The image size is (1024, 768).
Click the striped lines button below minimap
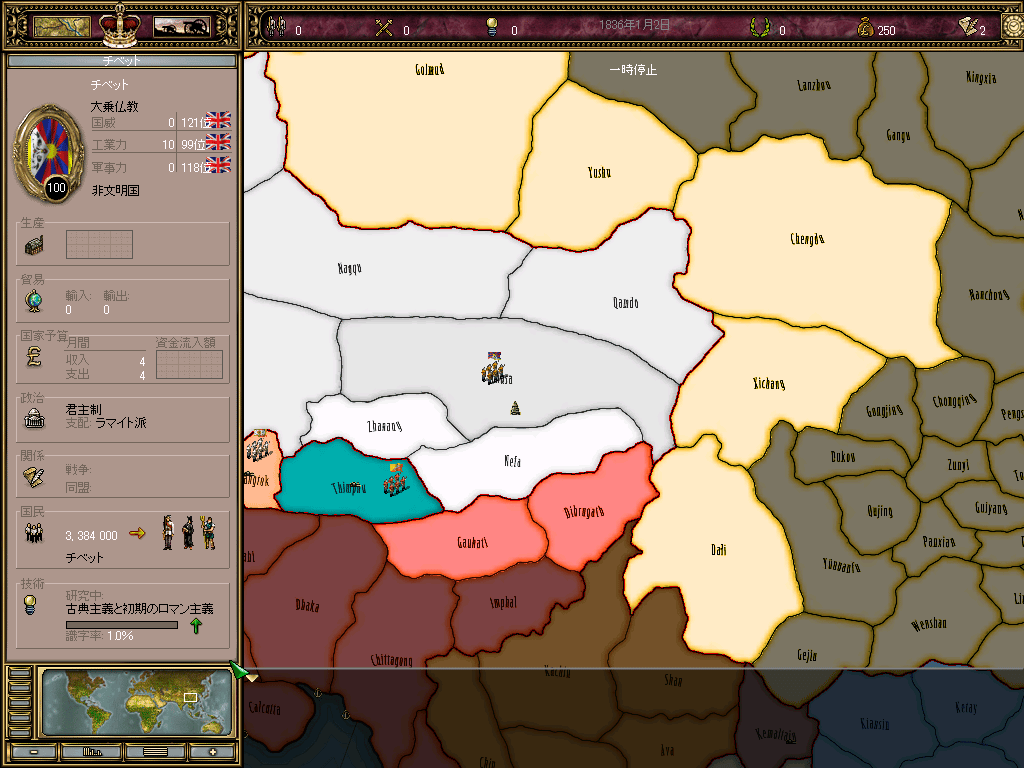pos(155,752)
